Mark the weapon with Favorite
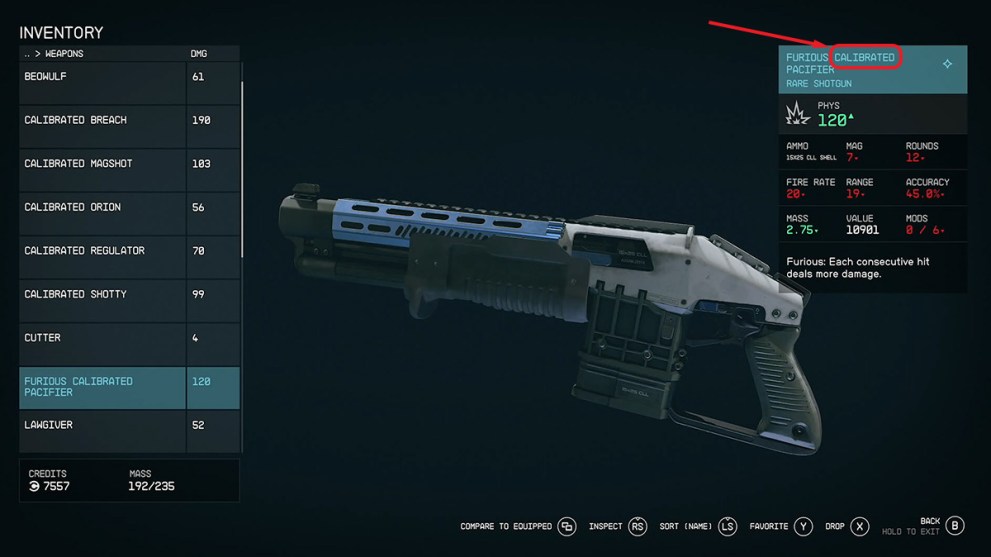This screenshot has width=991, height=557. [x=781, y=527]
